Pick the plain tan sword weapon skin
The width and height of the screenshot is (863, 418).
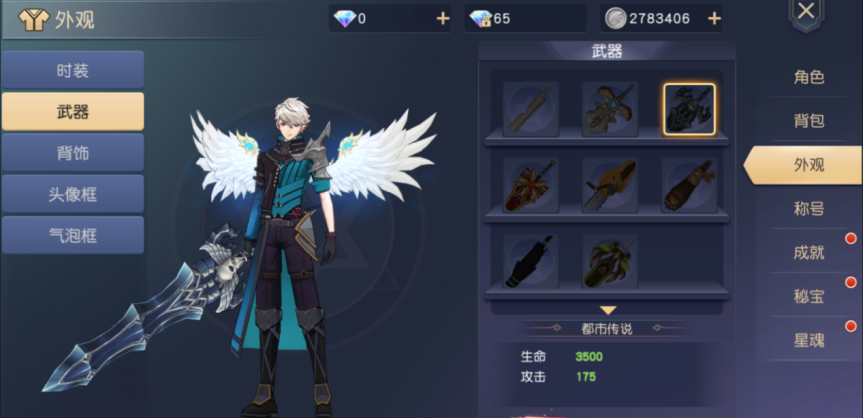[531, 109]
